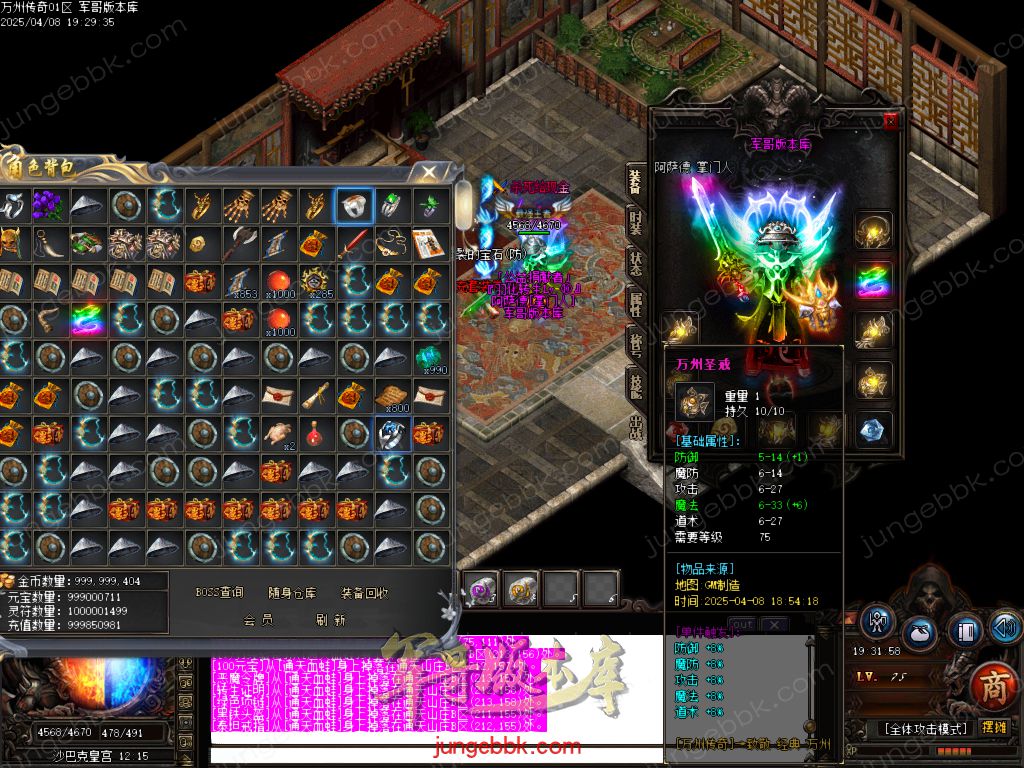Open the bag via the pouch icon
This screenshot has height=768, width=1024.
920,632
